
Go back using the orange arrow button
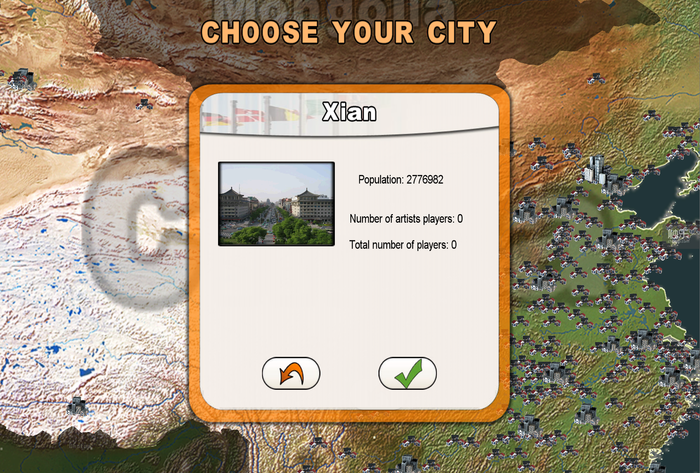(291, 373)
